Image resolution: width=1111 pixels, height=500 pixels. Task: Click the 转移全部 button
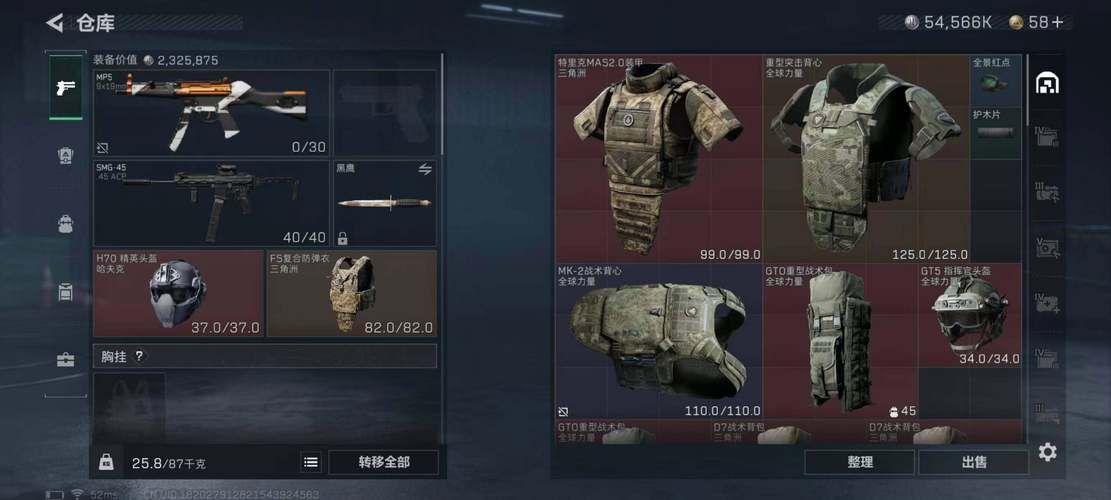[x=384, y=462]
